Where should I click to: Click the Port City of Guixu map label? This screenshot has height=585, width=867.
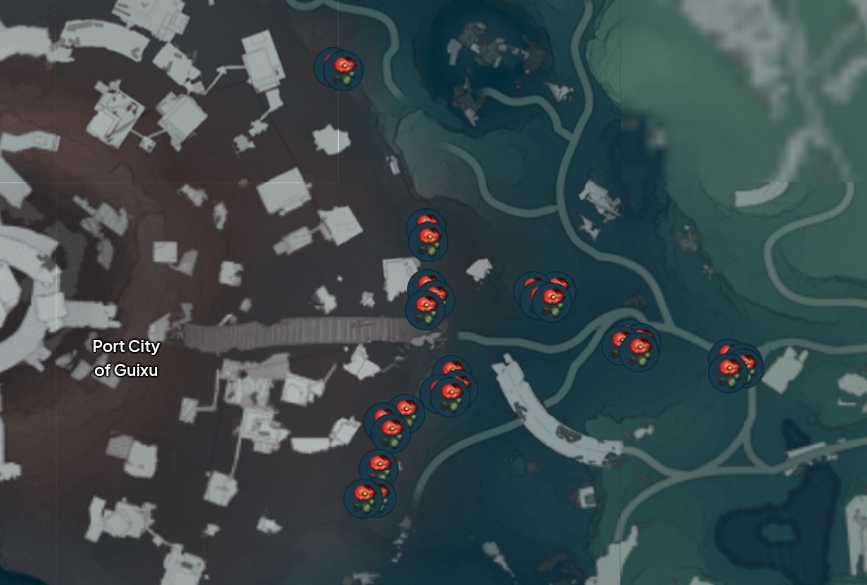pos(126,358)
